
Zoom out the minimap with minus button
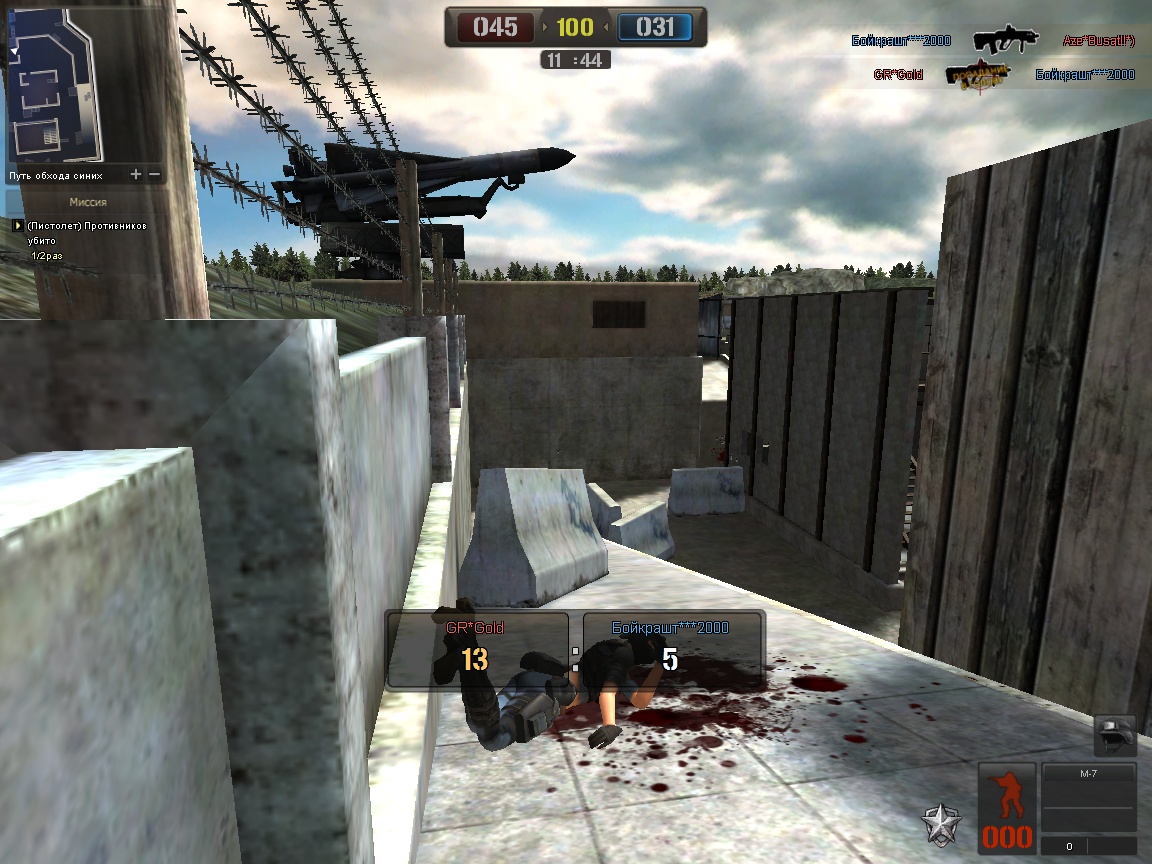tap(155, 175)
